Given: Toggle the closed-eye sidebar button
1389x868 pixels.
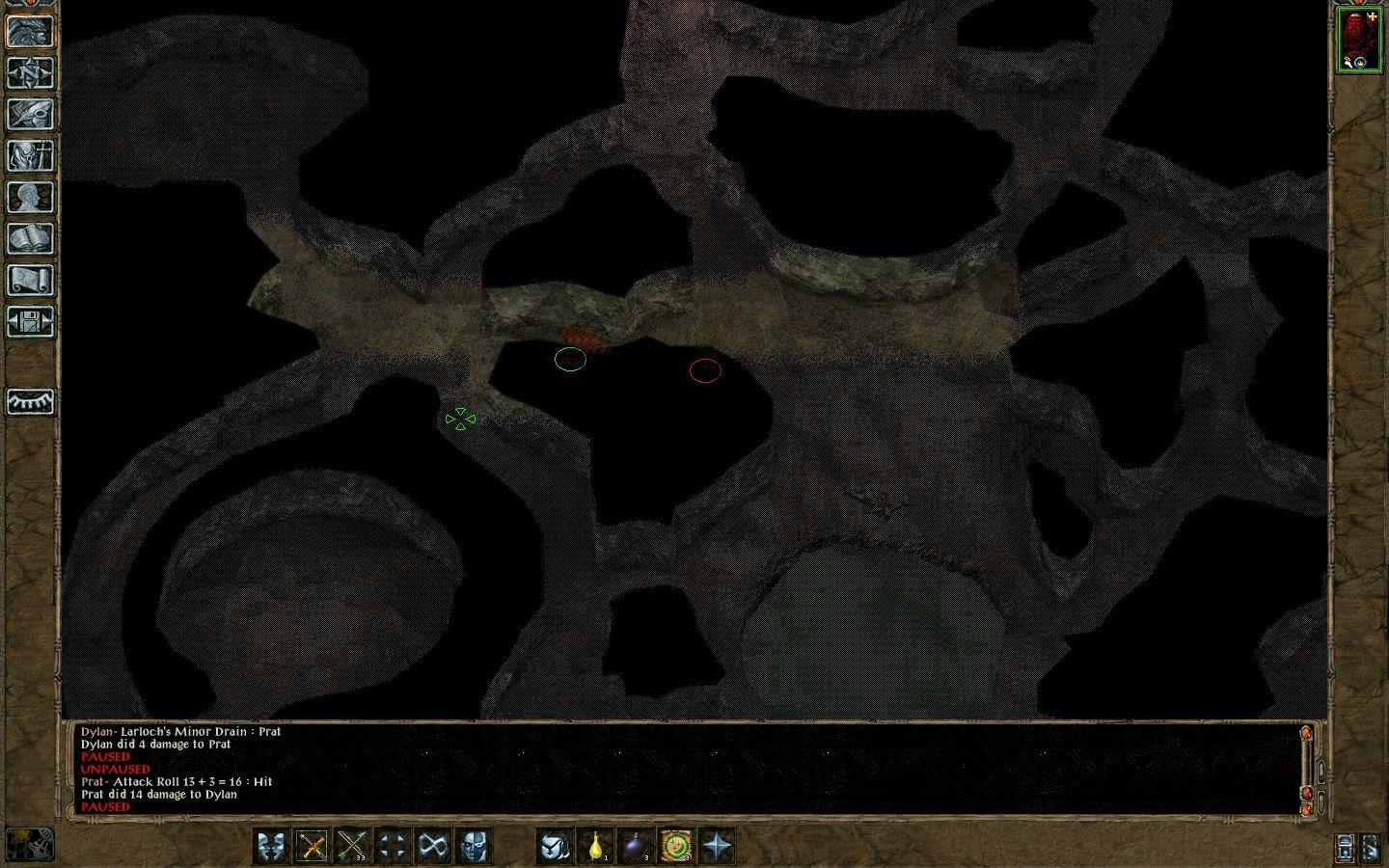Looking at the screenshot, I should pos(30,401).
